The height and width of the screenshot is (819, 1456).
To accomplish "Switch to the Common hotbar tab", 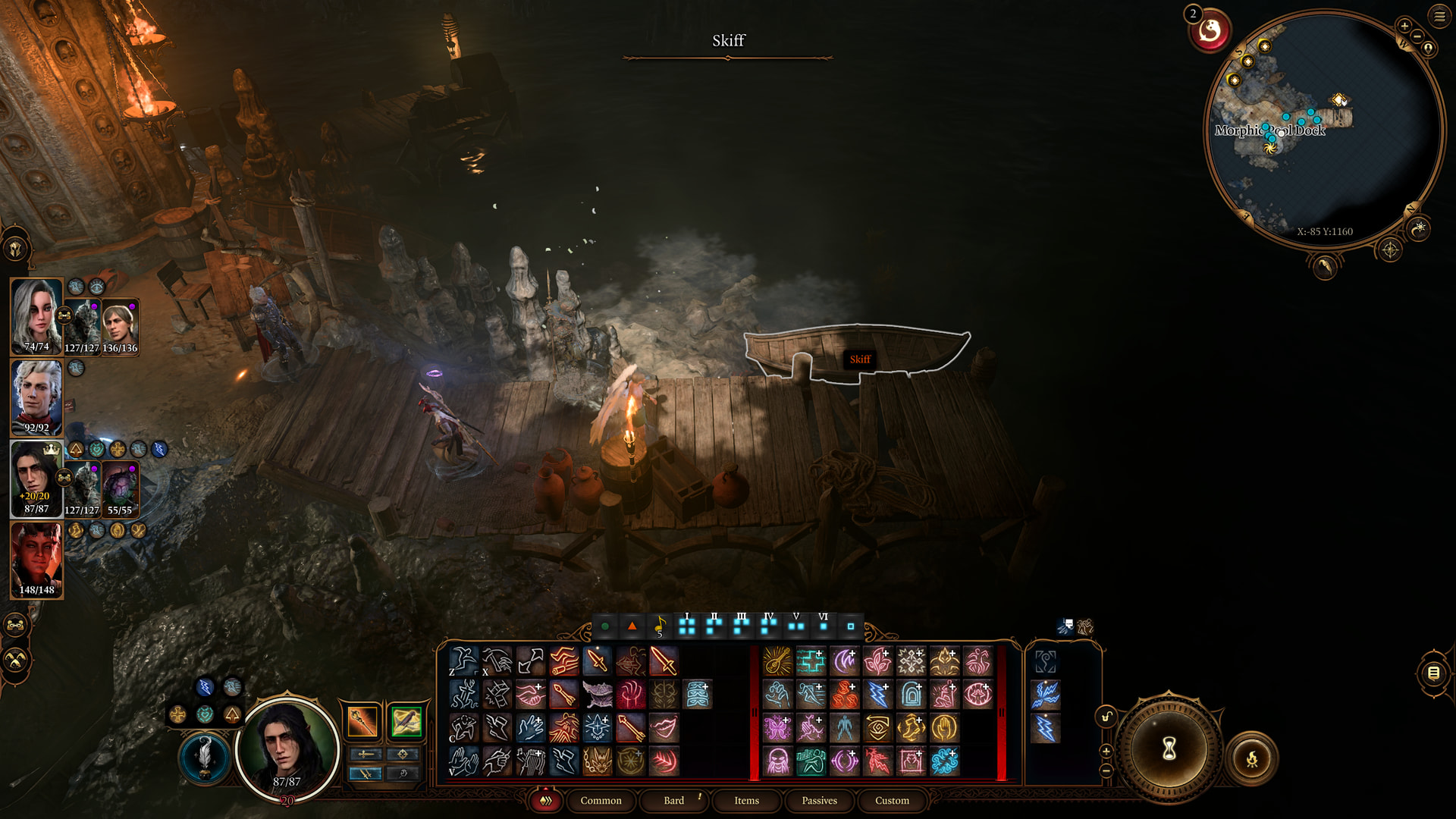I will 601,801.
